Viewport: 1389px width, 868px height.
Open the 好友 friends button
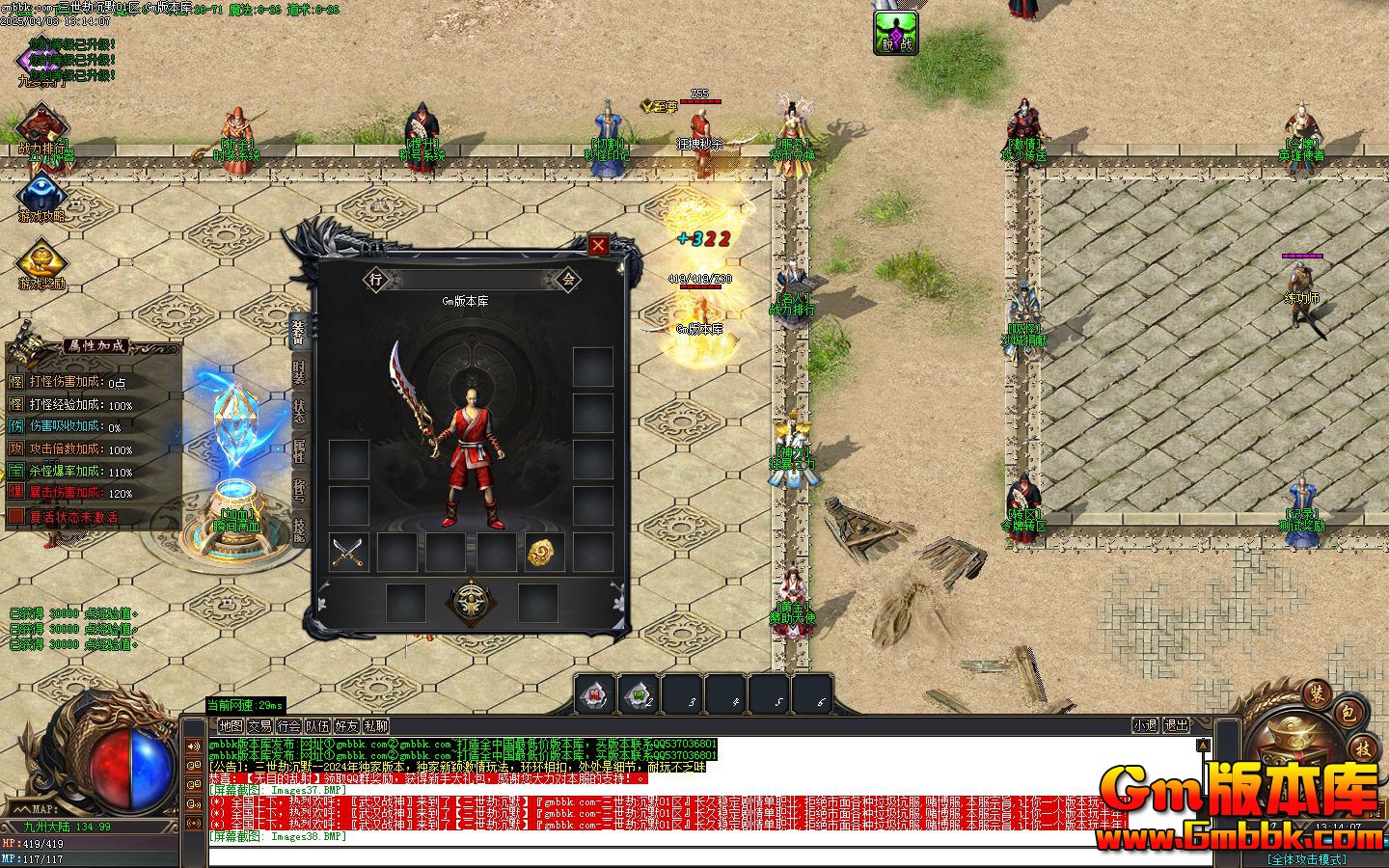346,726
